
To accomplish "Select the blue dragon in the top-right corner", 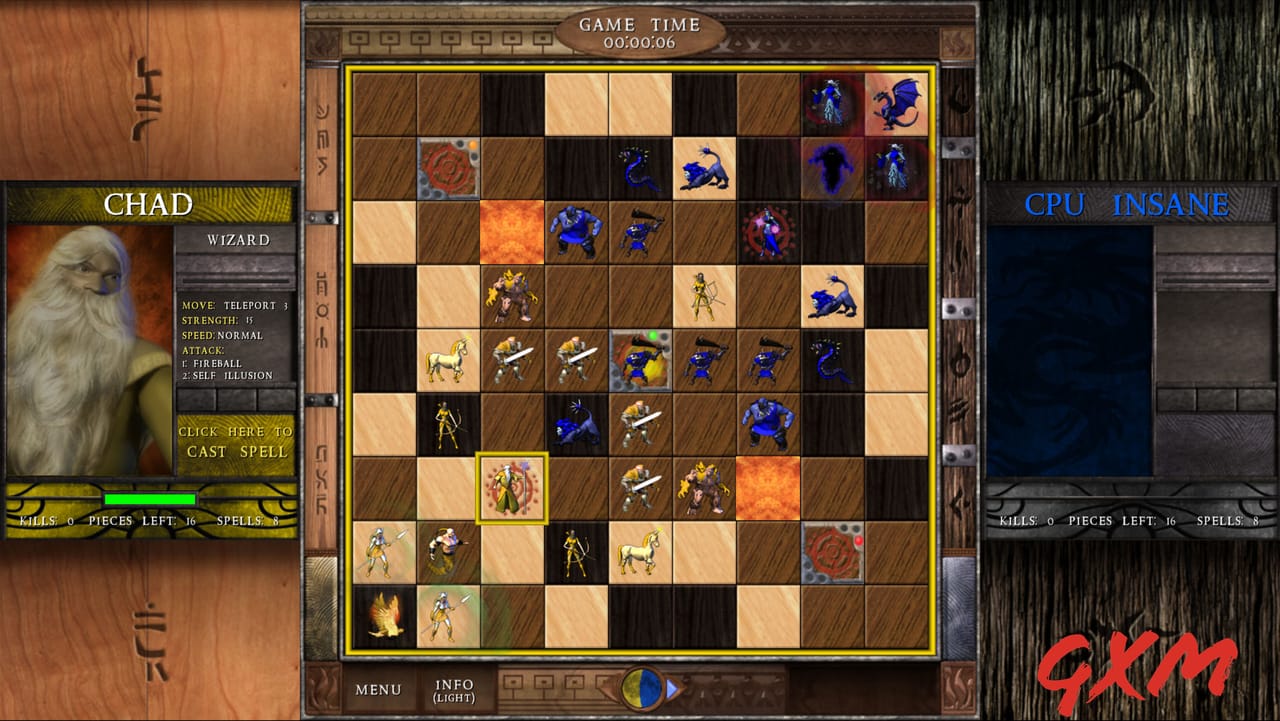I will (896, 104).
